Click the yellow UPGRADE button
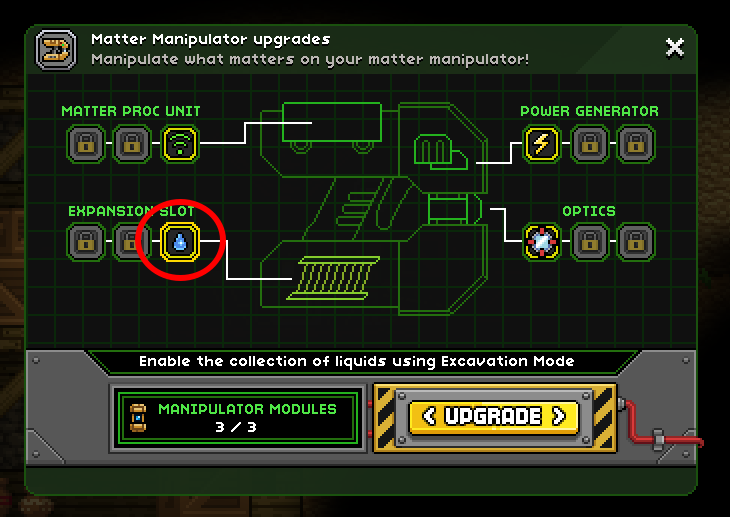Screen dimensions: 730x517 (x=495, y=416)
